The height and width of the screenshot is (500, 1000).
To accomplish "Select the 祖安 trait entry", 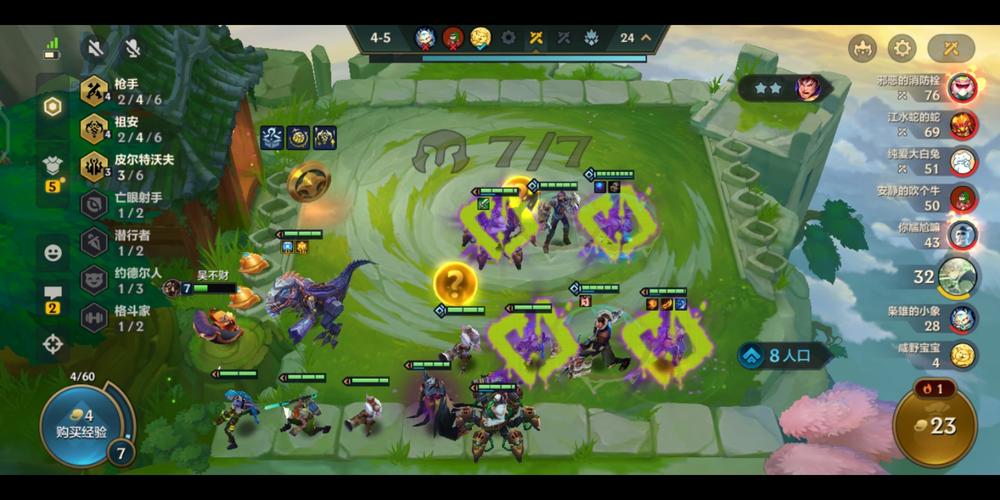I will pyautogui.click(x=124, y=129).
